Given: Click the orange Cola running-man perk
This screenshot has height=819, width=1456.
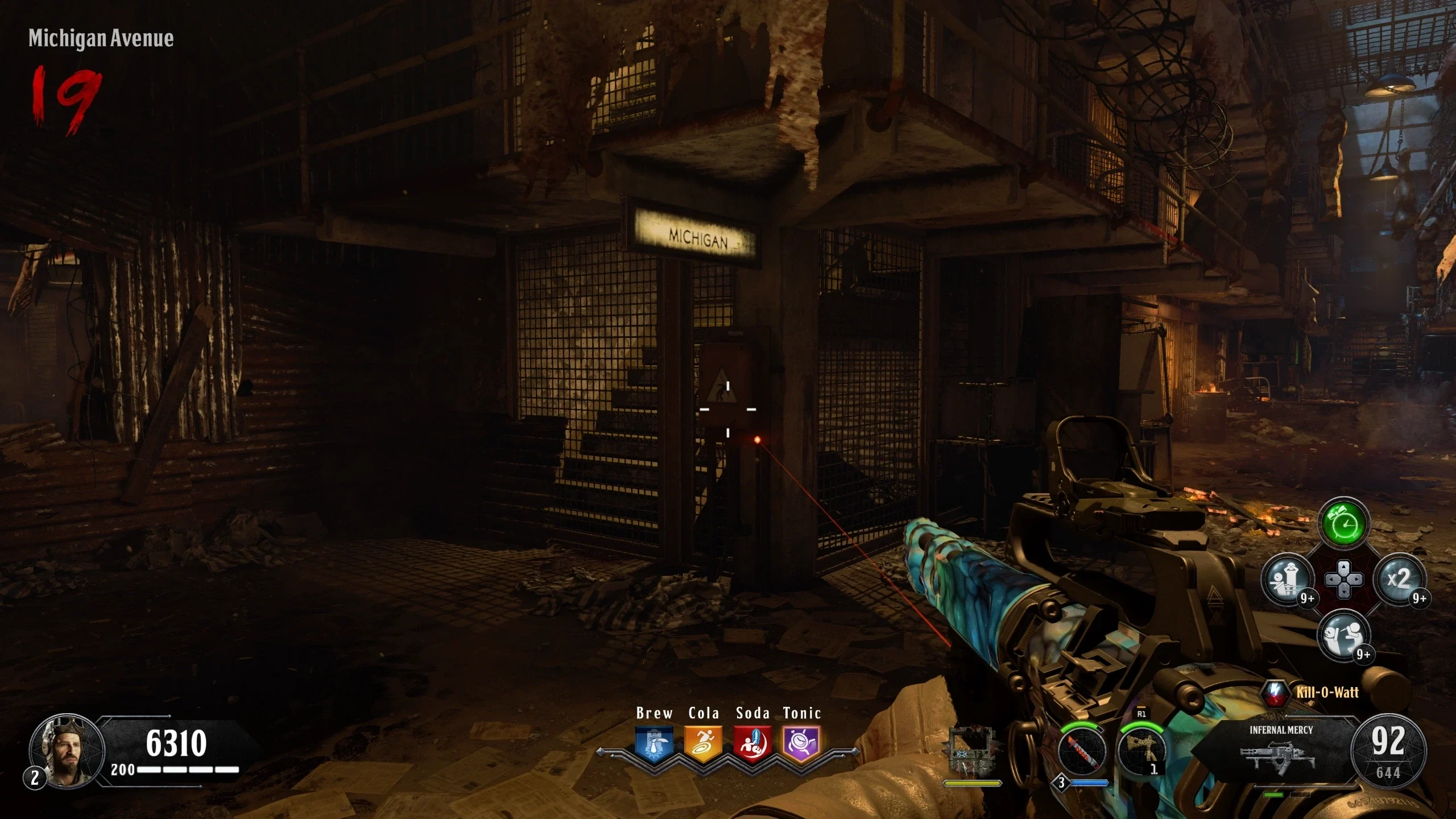Looking at the screenshot, I should click(704, 743).
